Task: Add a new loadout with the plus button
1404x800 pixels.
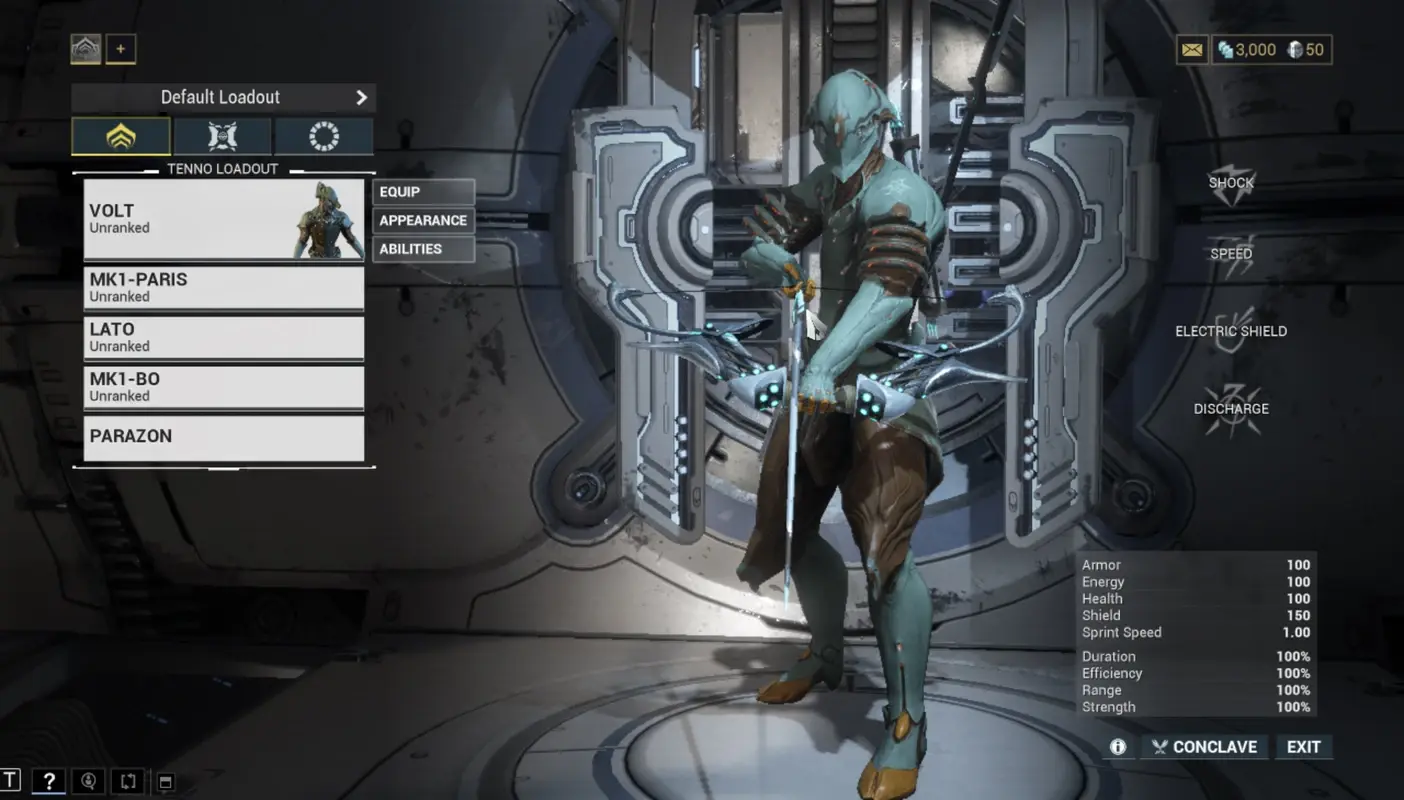Action: click(121, 48)
